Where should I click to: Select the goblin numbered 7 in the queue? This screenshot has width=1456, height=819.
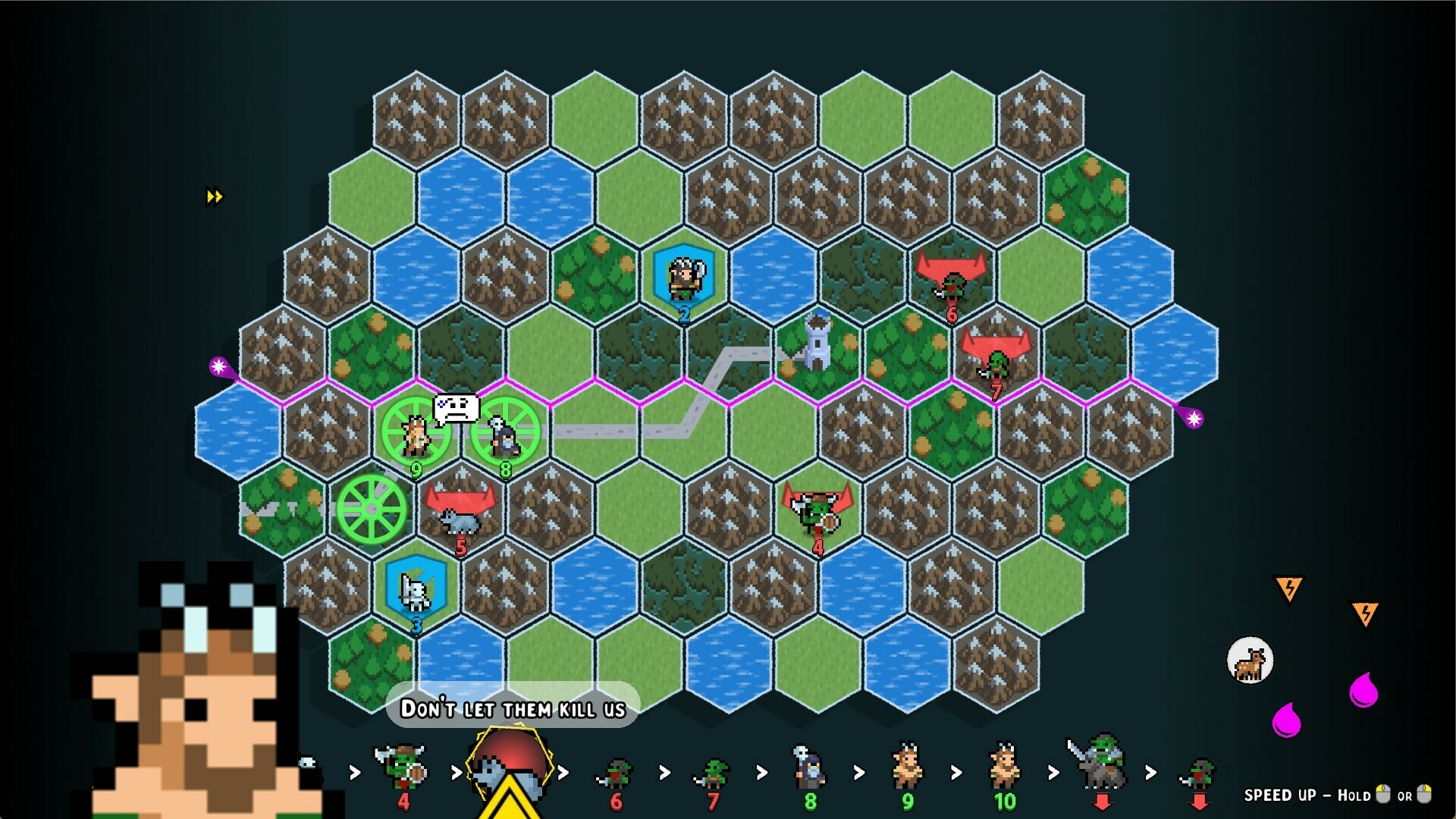point(712,773)
